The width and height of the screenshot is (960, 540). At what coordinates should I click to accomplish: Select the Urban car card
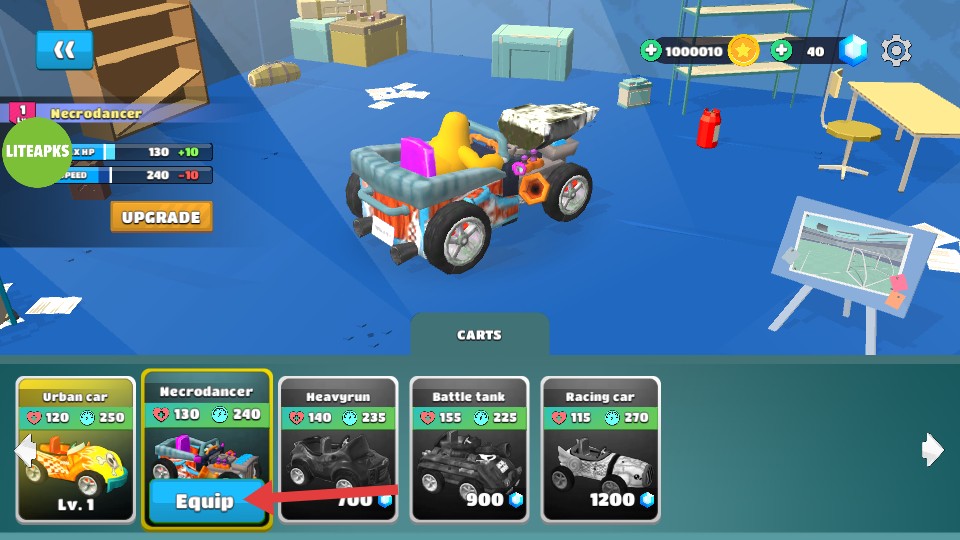pos(76,450)
